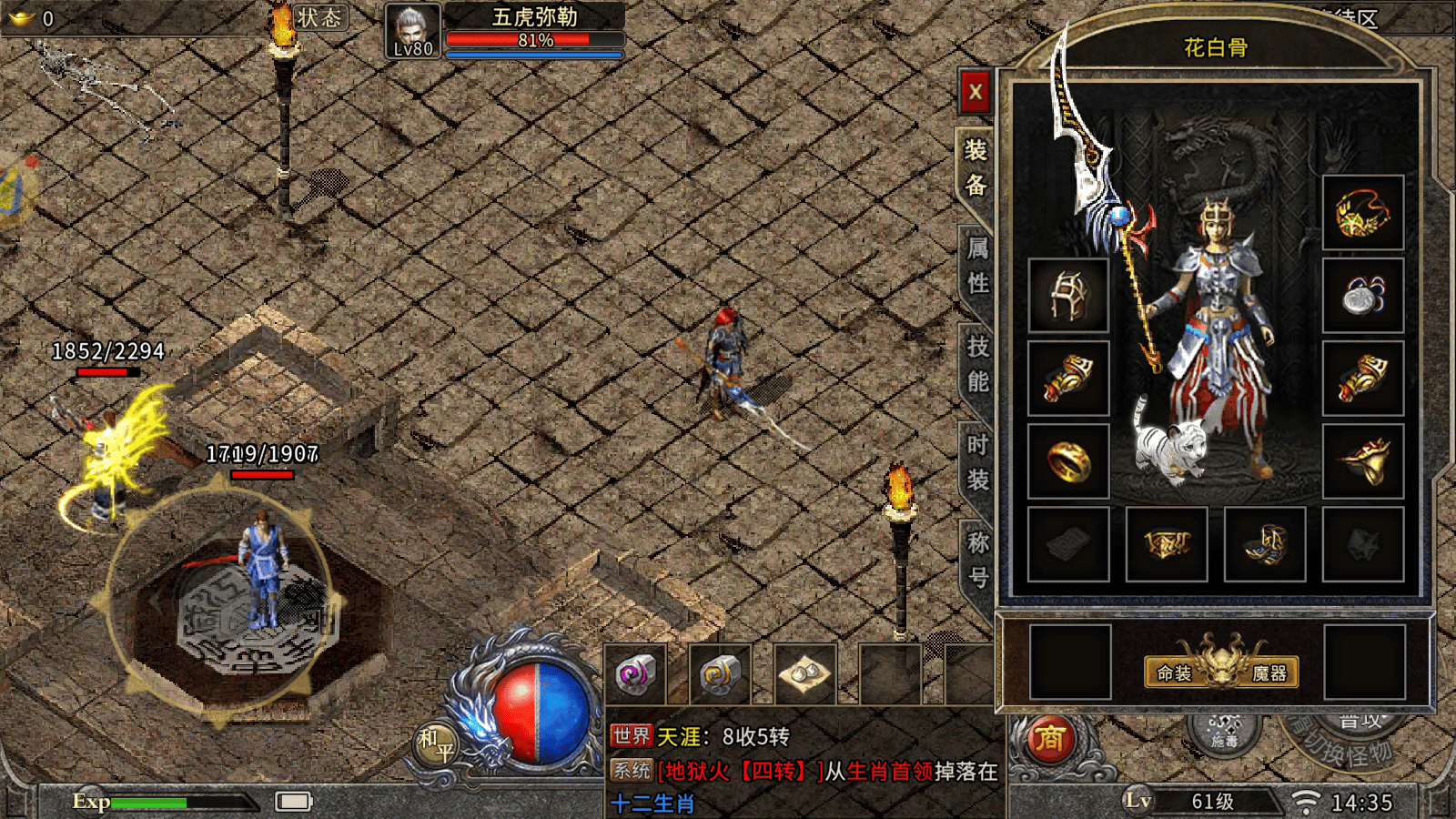Click the silver medal charm slot
Viewport: 1456px width, 819px height.
click(1362, 295)
